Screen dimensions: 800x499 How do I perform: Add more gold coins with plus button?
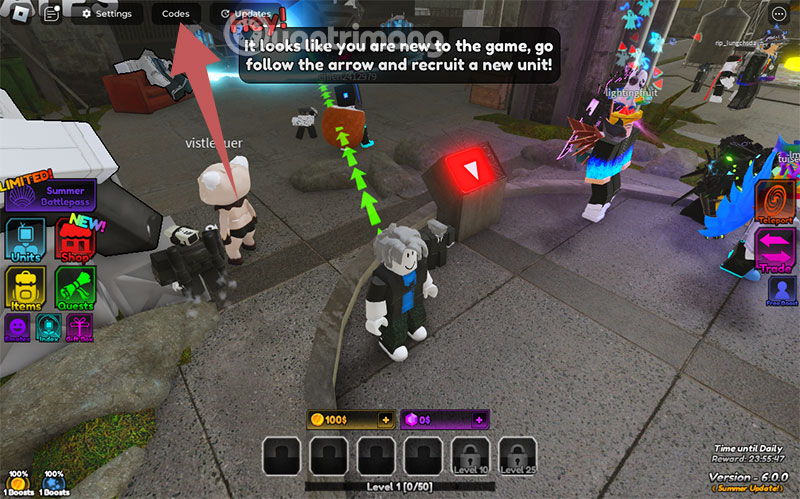pyautogui.click(x=385, y=419)
